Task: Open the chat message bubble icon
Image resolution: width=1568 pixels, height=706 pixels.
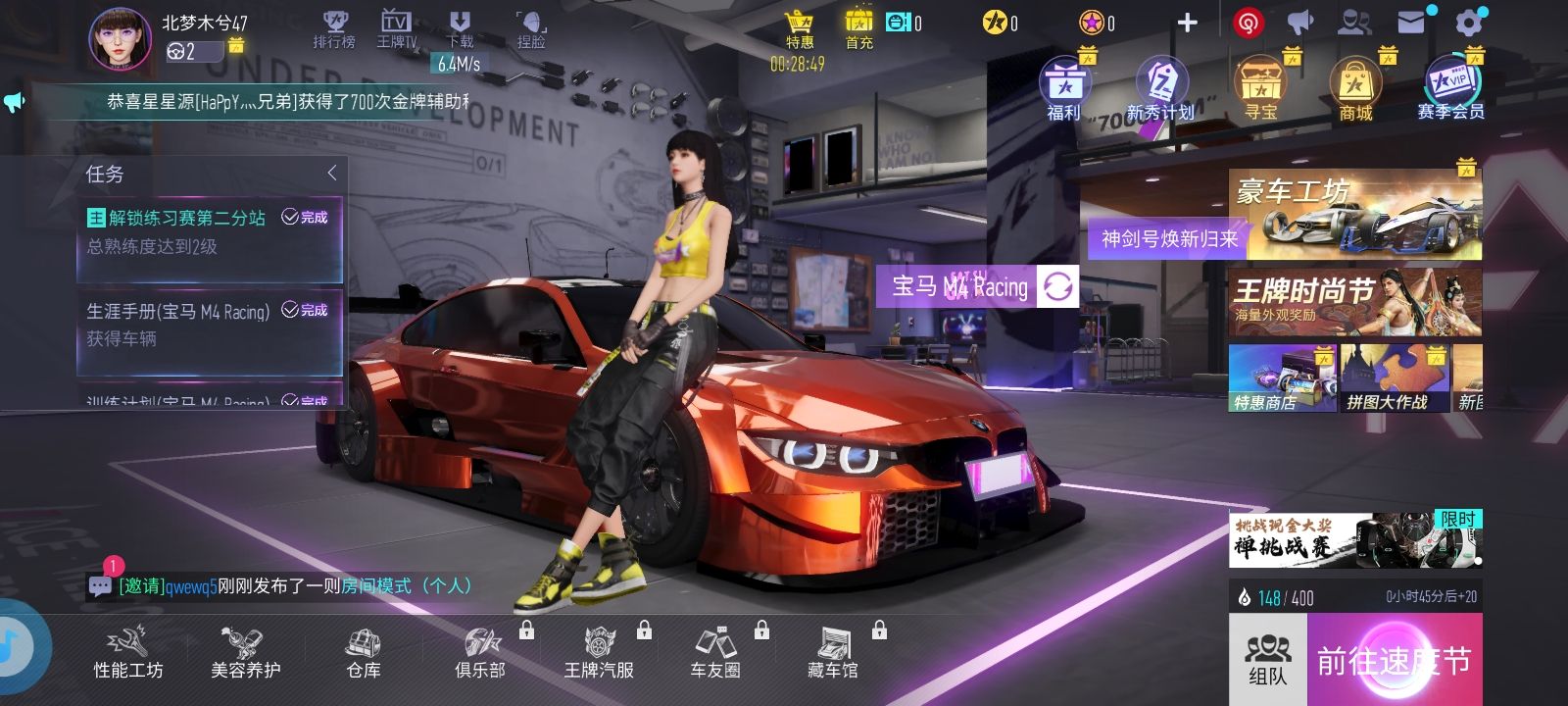Action: click(x=100, y=586)
